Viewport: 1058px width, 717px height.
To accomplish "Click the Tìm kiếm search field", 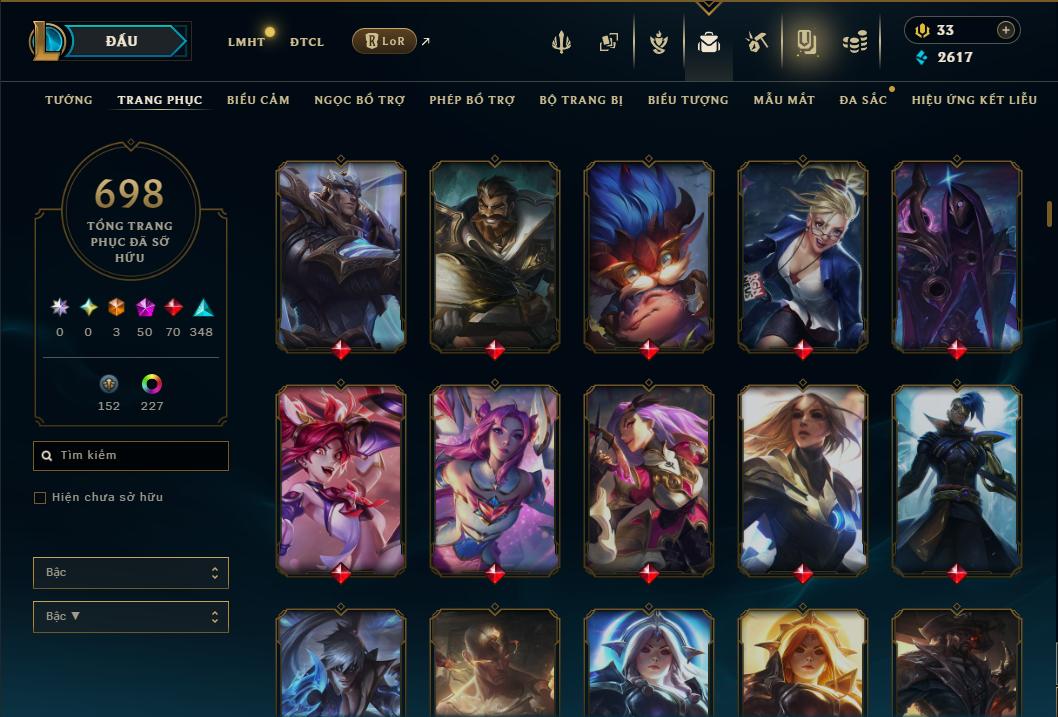I will 131,456.
